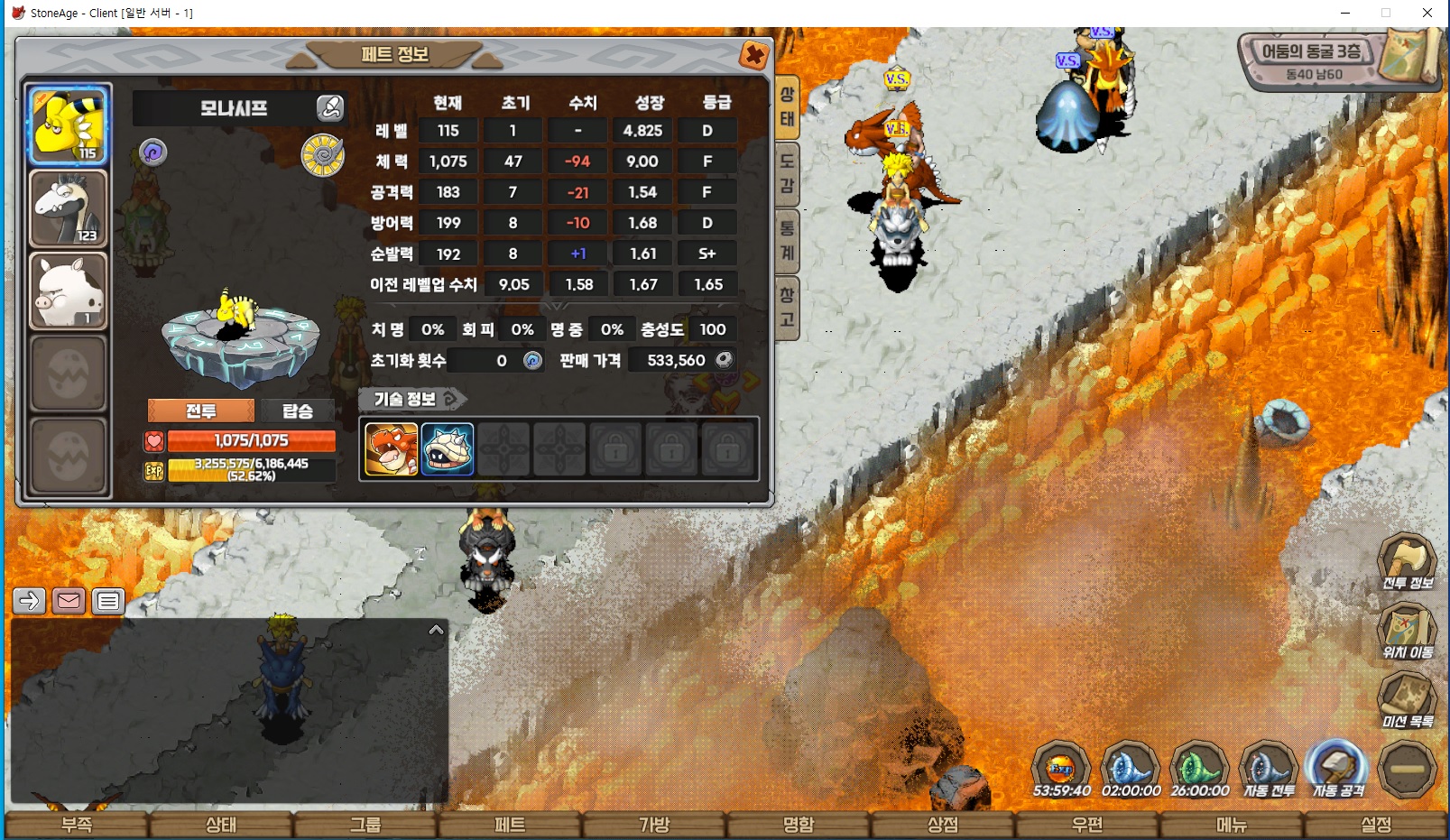Toggle 자동 공격 auto attack
Image resolution: width=1450 pixels, height=840 pixels.
coord(1338,770)
